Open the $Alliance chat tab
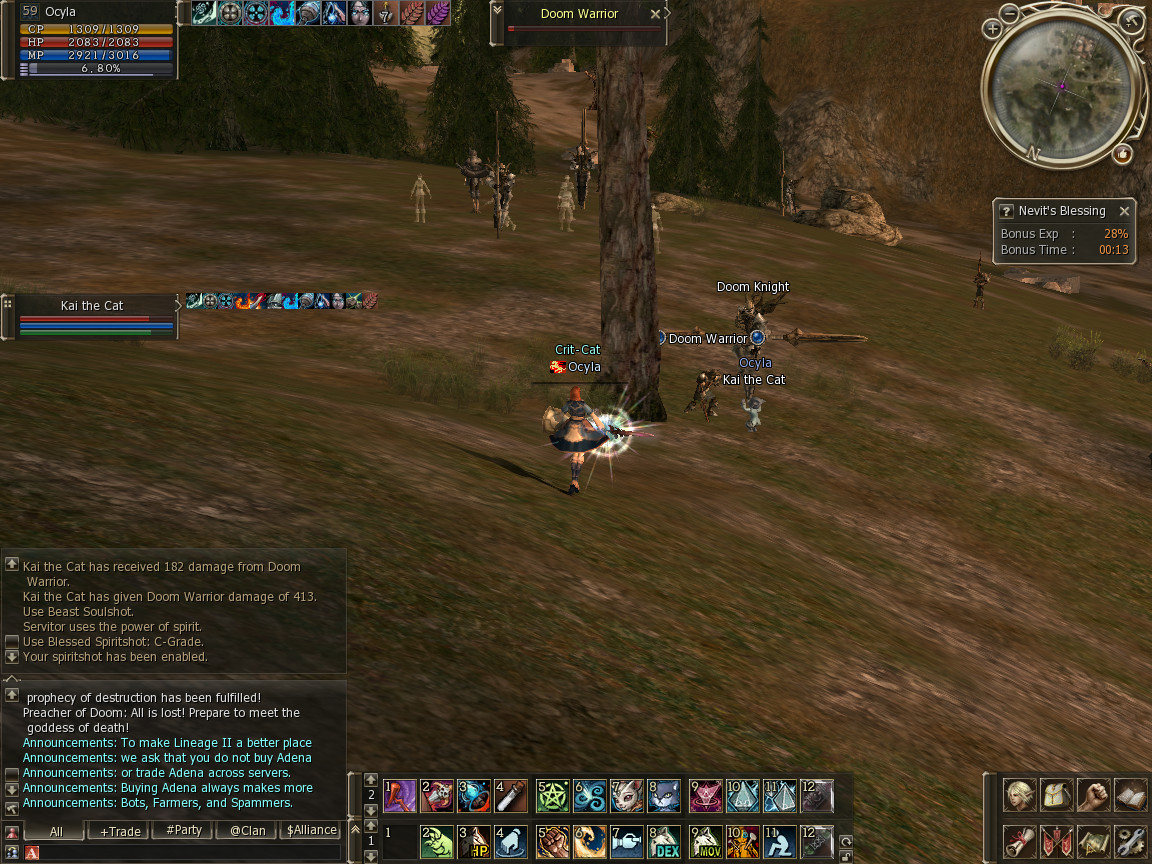 (311, 831)
